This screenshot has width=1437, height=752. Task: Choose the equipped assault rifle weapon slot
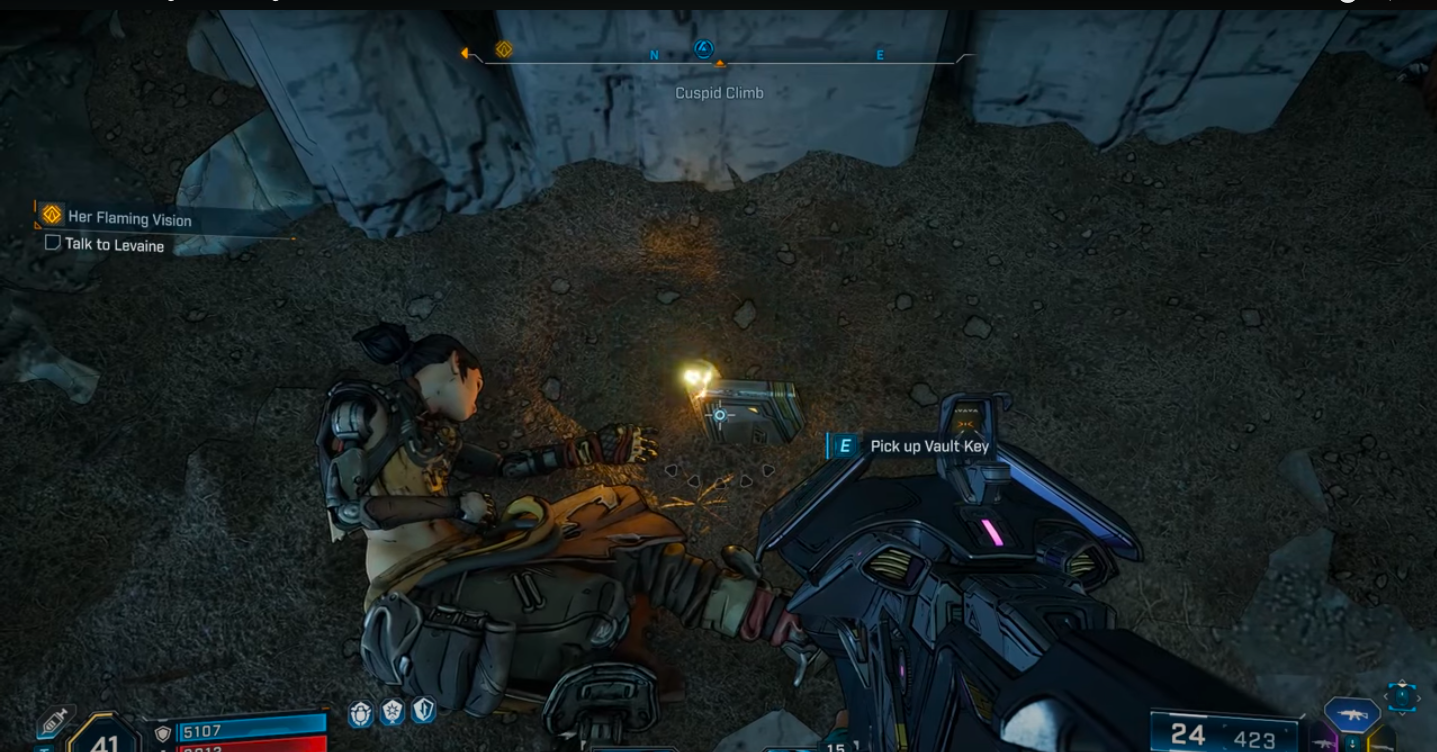click(x=1352, y=714)
